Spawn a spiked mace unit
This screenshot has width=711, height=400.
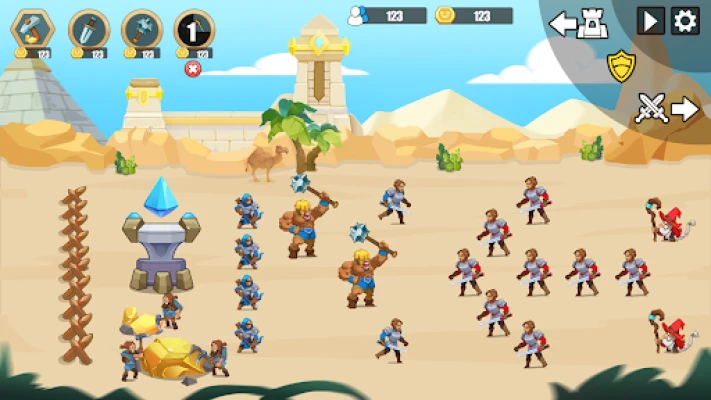click(x=141, y=29)
